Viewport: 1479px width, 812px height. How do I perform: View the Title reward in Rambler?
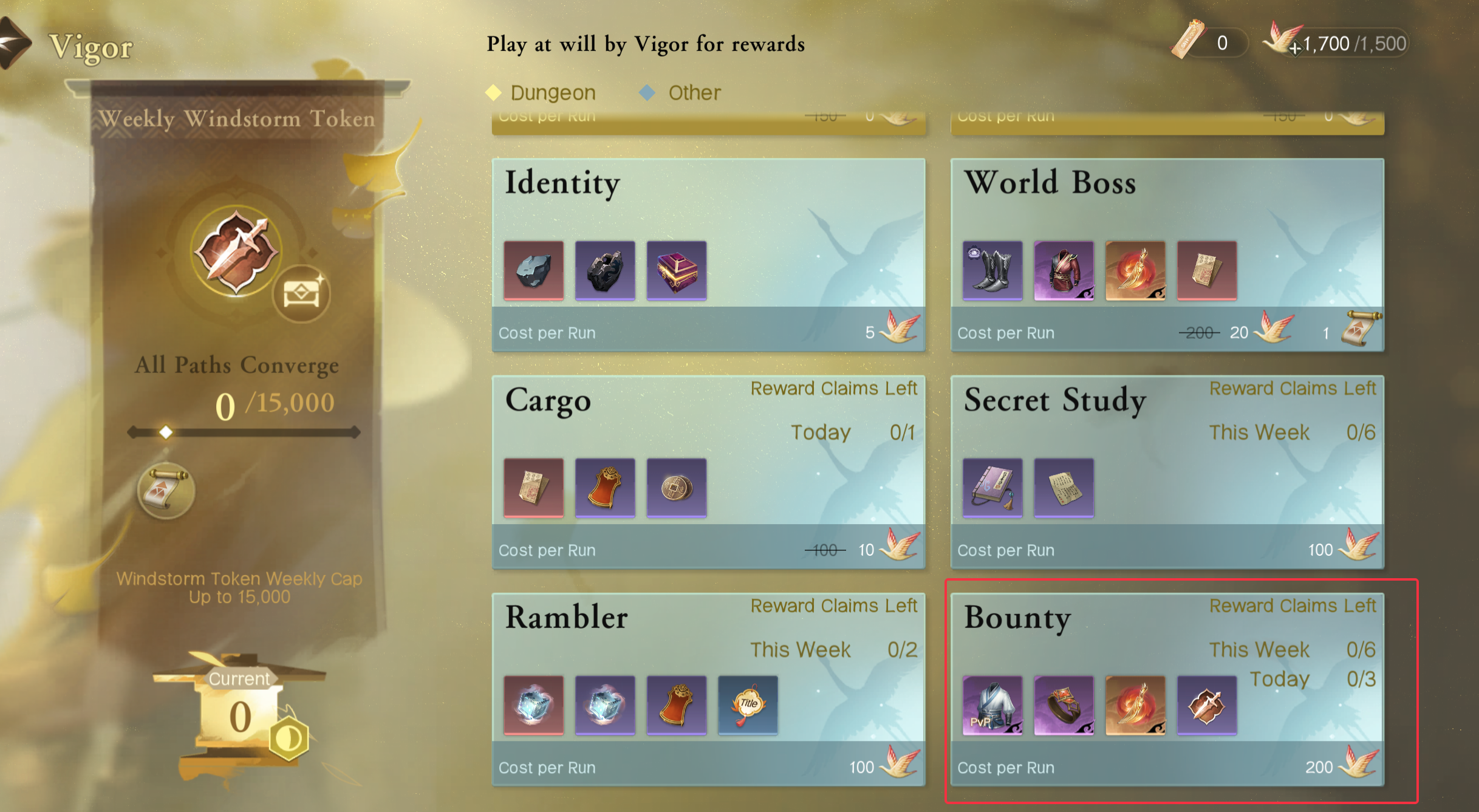pyautogui.click(x=748, y=706)
